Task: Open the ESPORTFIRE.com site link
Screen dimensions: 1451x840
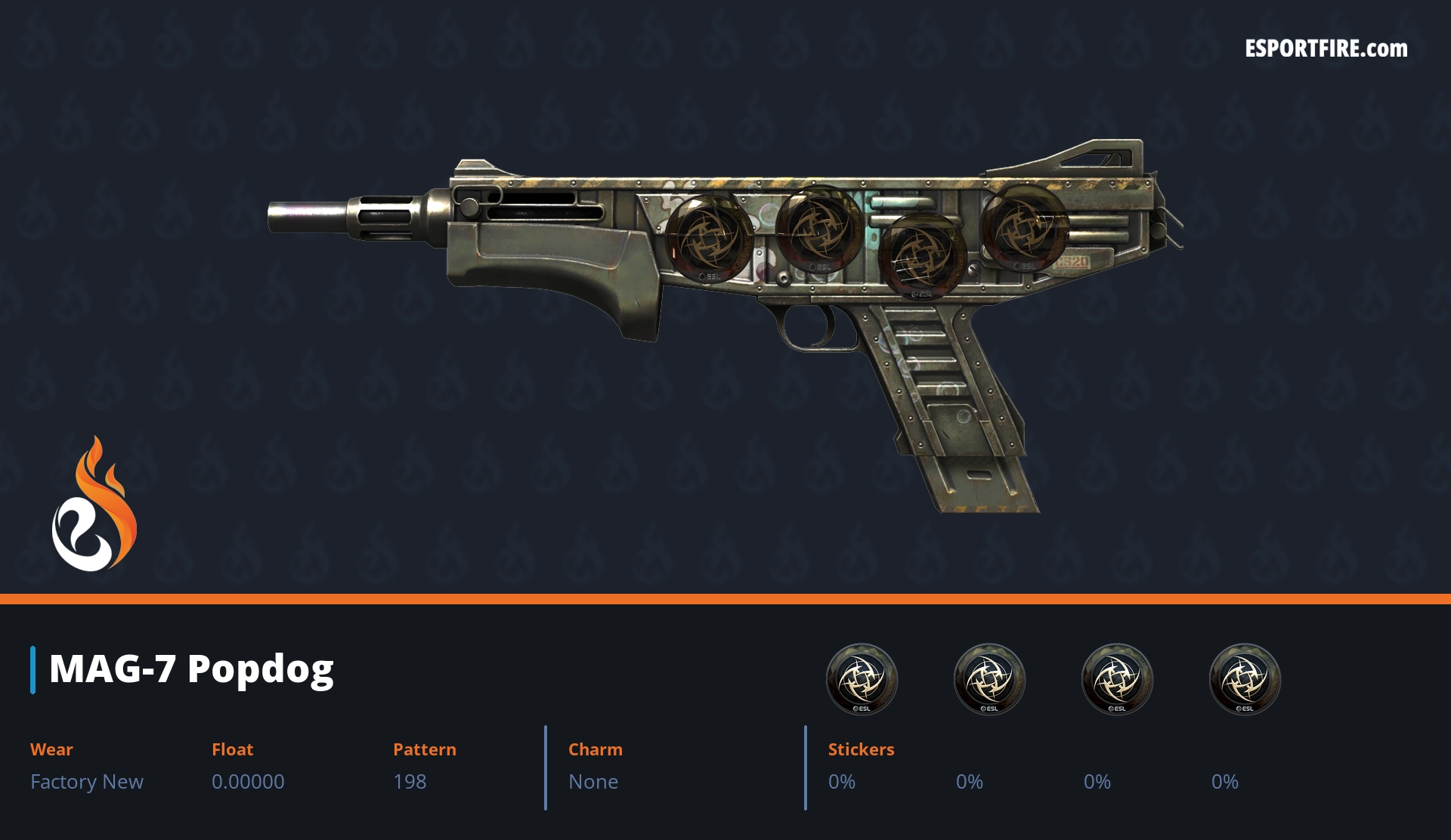Action: [x=1326, y=49]
